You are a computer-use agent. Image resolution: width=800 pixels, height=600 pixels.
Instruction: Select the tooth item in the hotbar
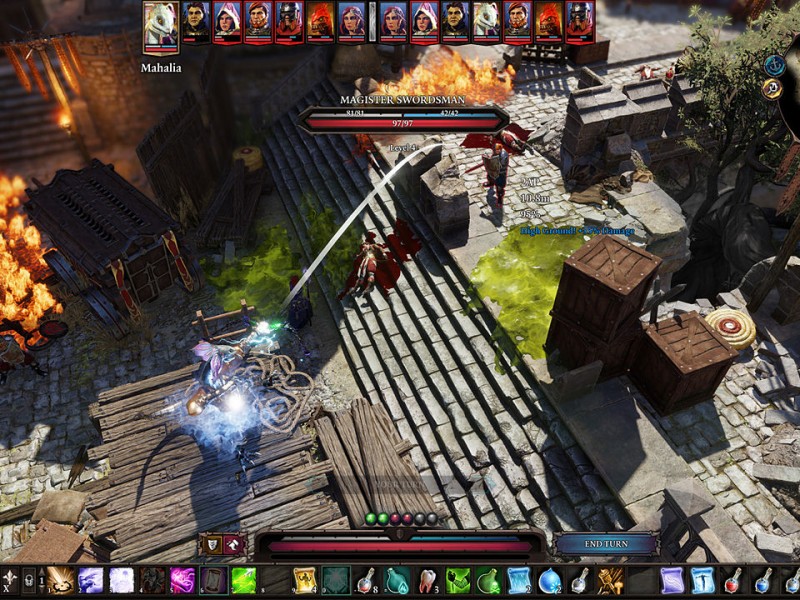428,581
